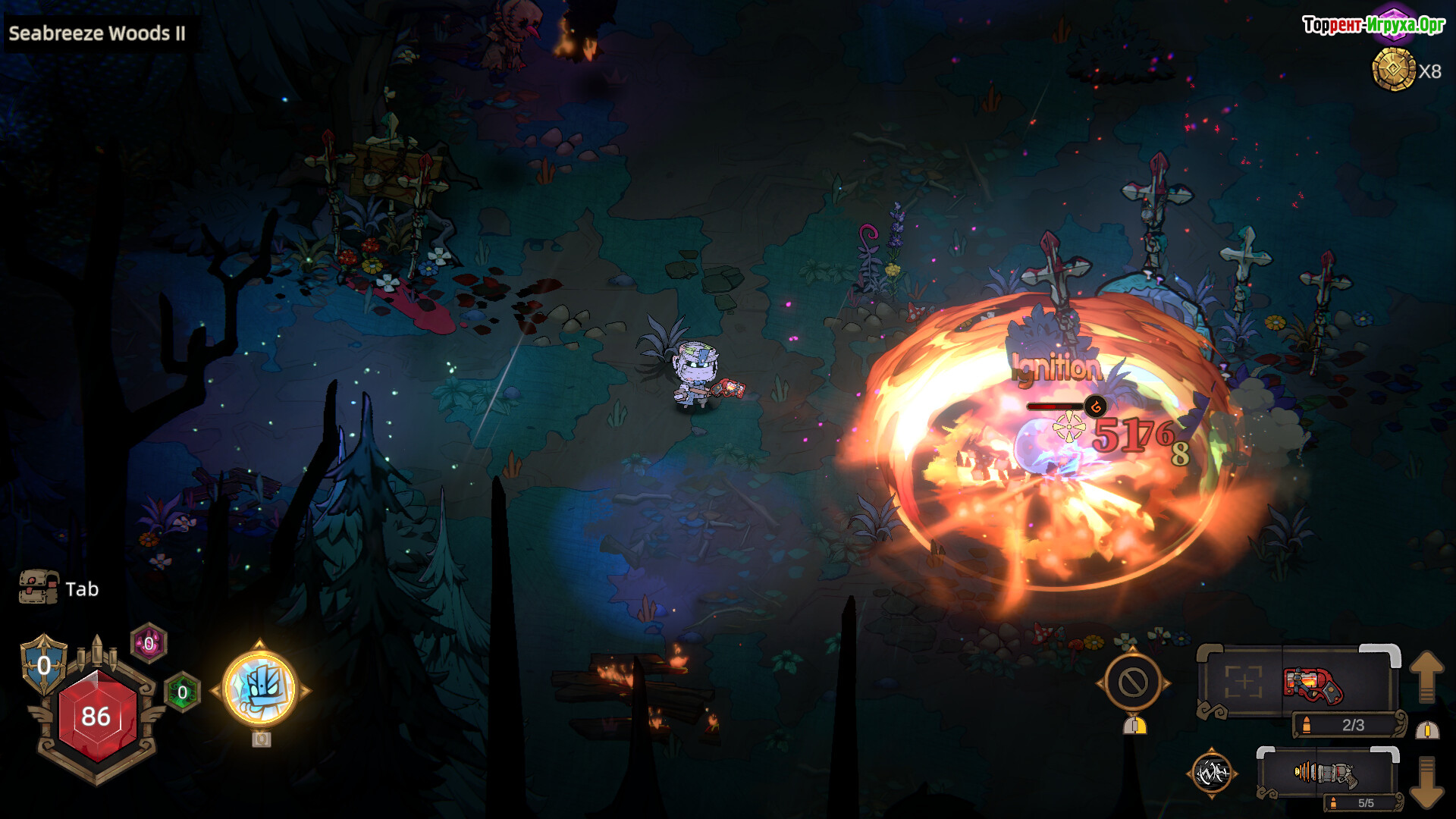
Task: Click the Торрент-Игруха.Орг watermark logo
Action: (x=1373, y=25)
